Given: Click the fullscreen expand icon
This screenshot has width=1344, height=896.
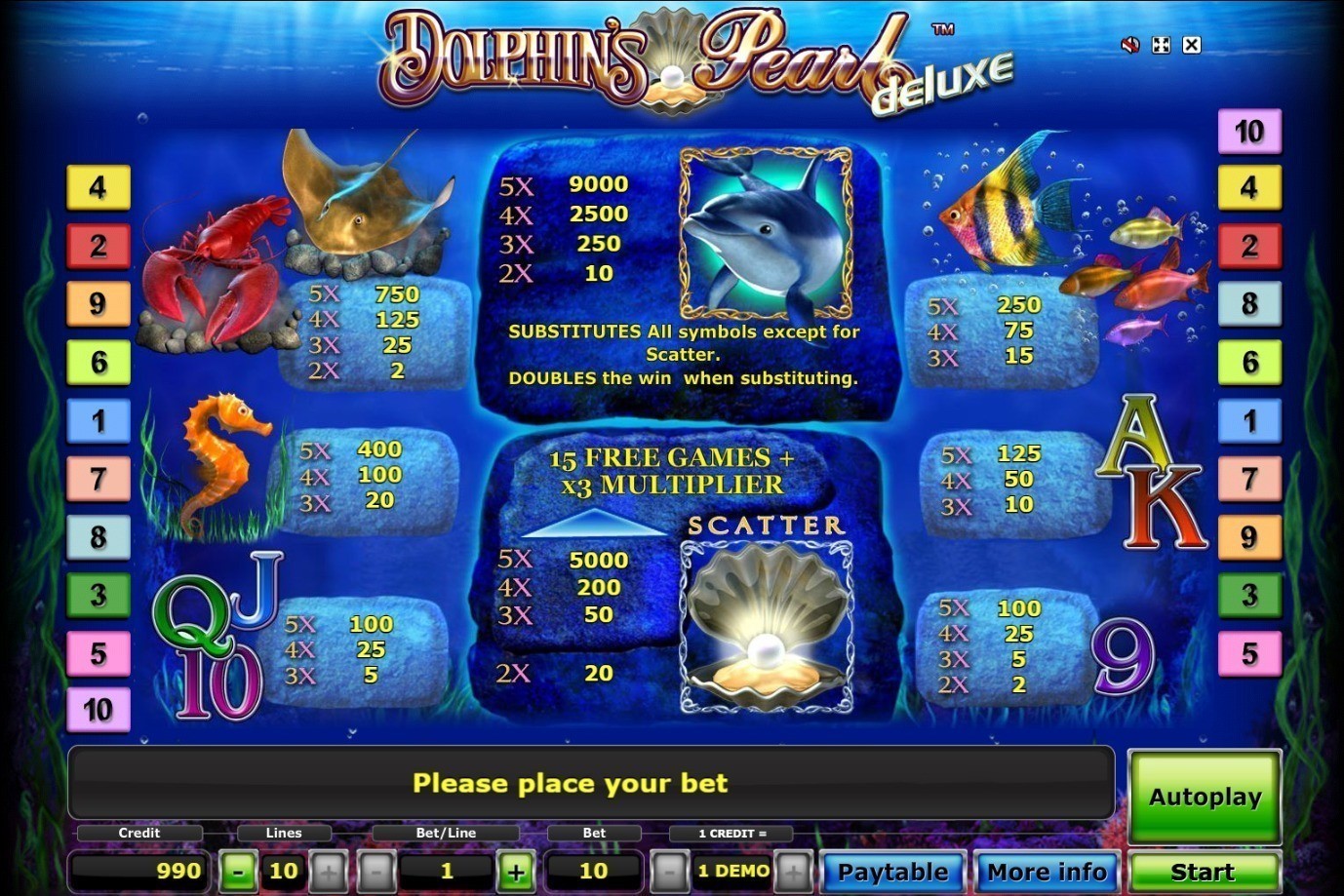Looking at the screenshot, I should (1160, 45).
